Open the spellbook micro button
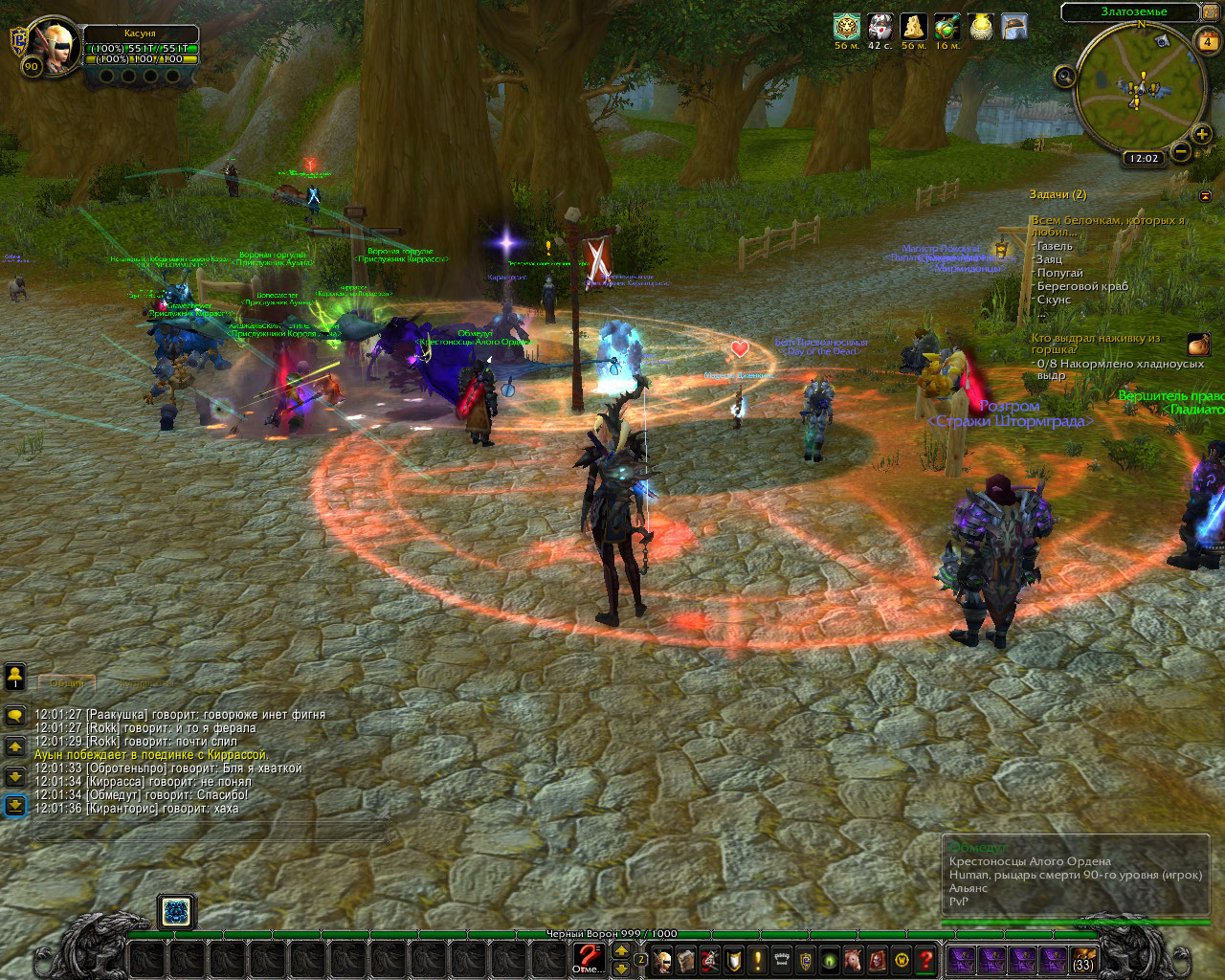This screenshot has height=980, width=1225. [686, 960]
